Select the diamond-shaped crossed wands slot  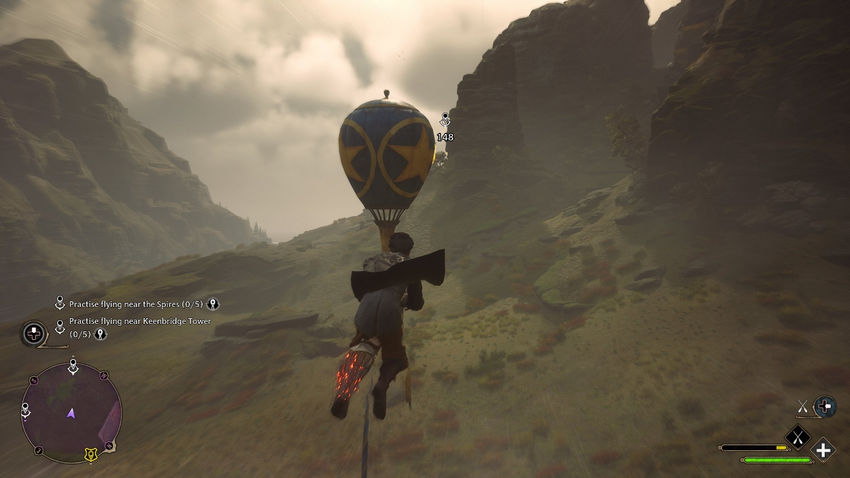pos(797,435)
